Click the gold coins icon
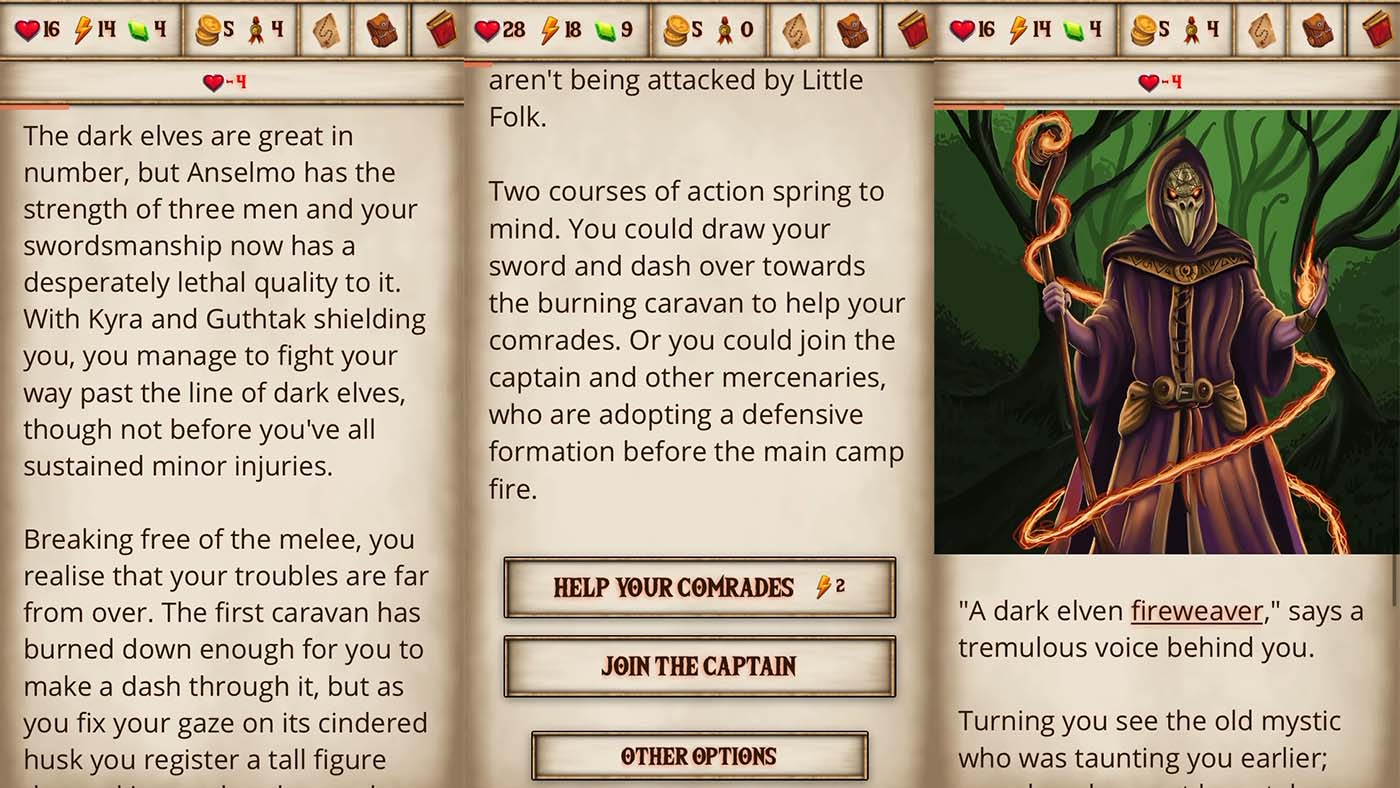 point(209,28)
